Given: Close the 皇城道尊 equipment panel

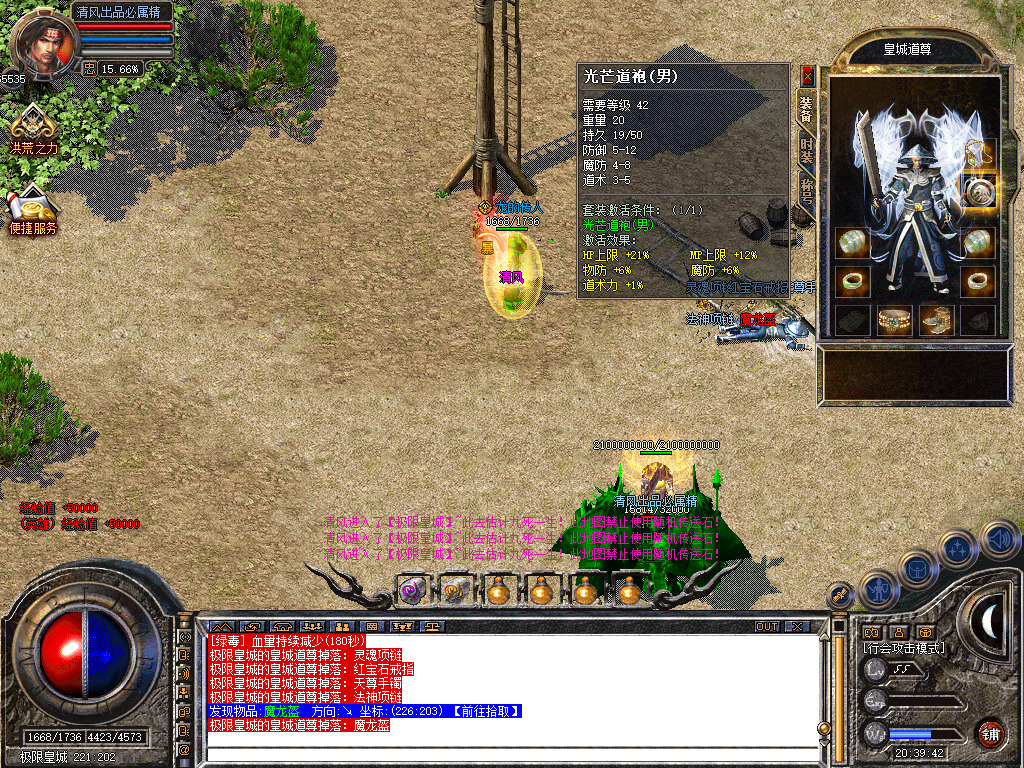Looking at the screenshot, I should coord(808,75).
